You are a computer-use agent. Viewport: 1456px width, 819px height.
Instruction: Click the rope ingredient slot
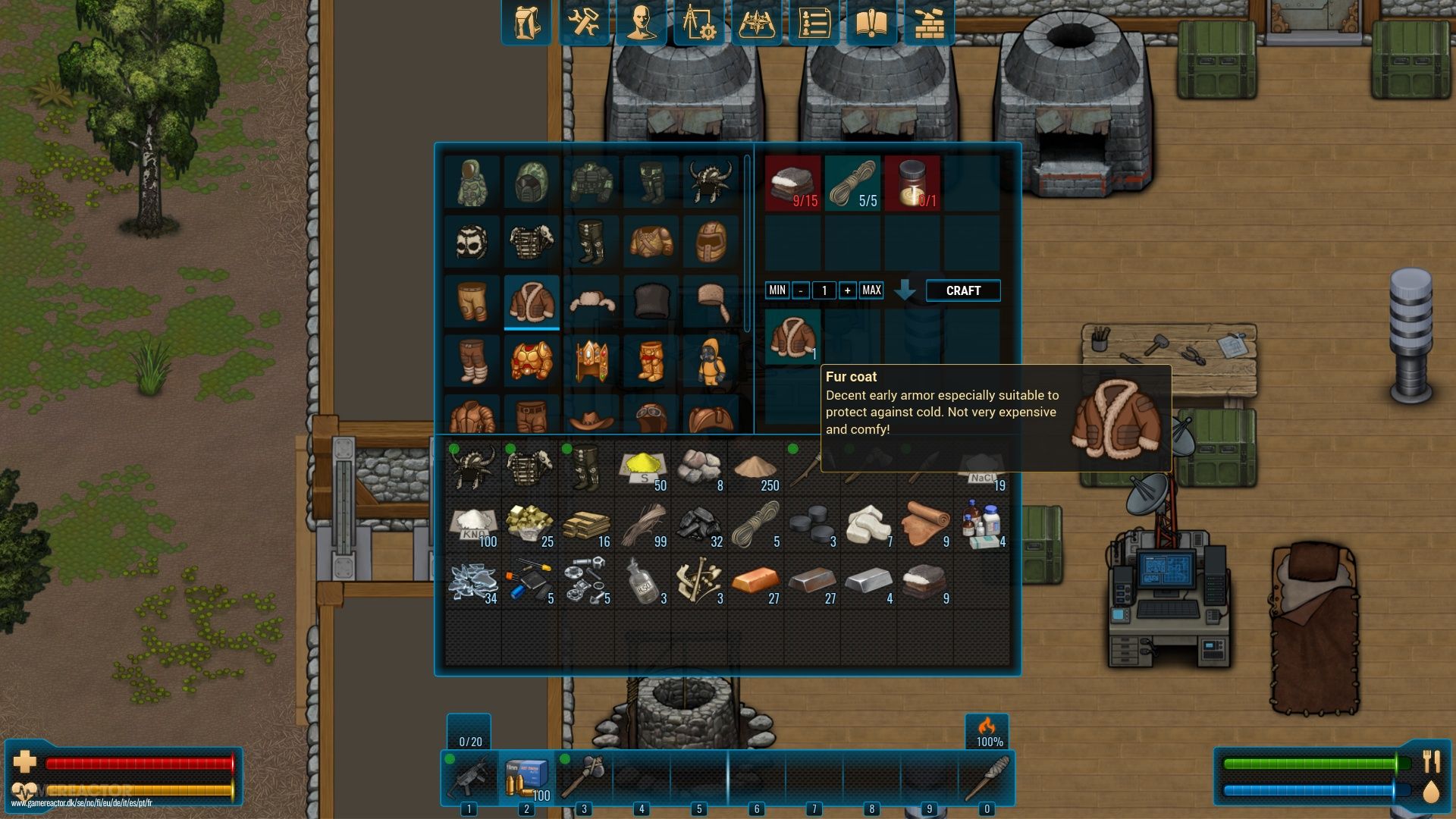pyautogui.click(x=852, y=184)
